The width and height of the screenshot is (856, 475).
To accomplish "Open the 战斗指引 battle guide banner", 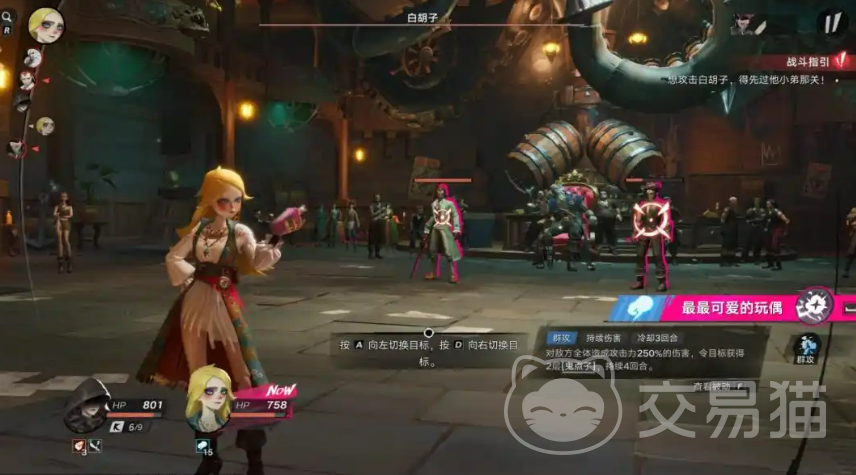I will coord(808,62).
